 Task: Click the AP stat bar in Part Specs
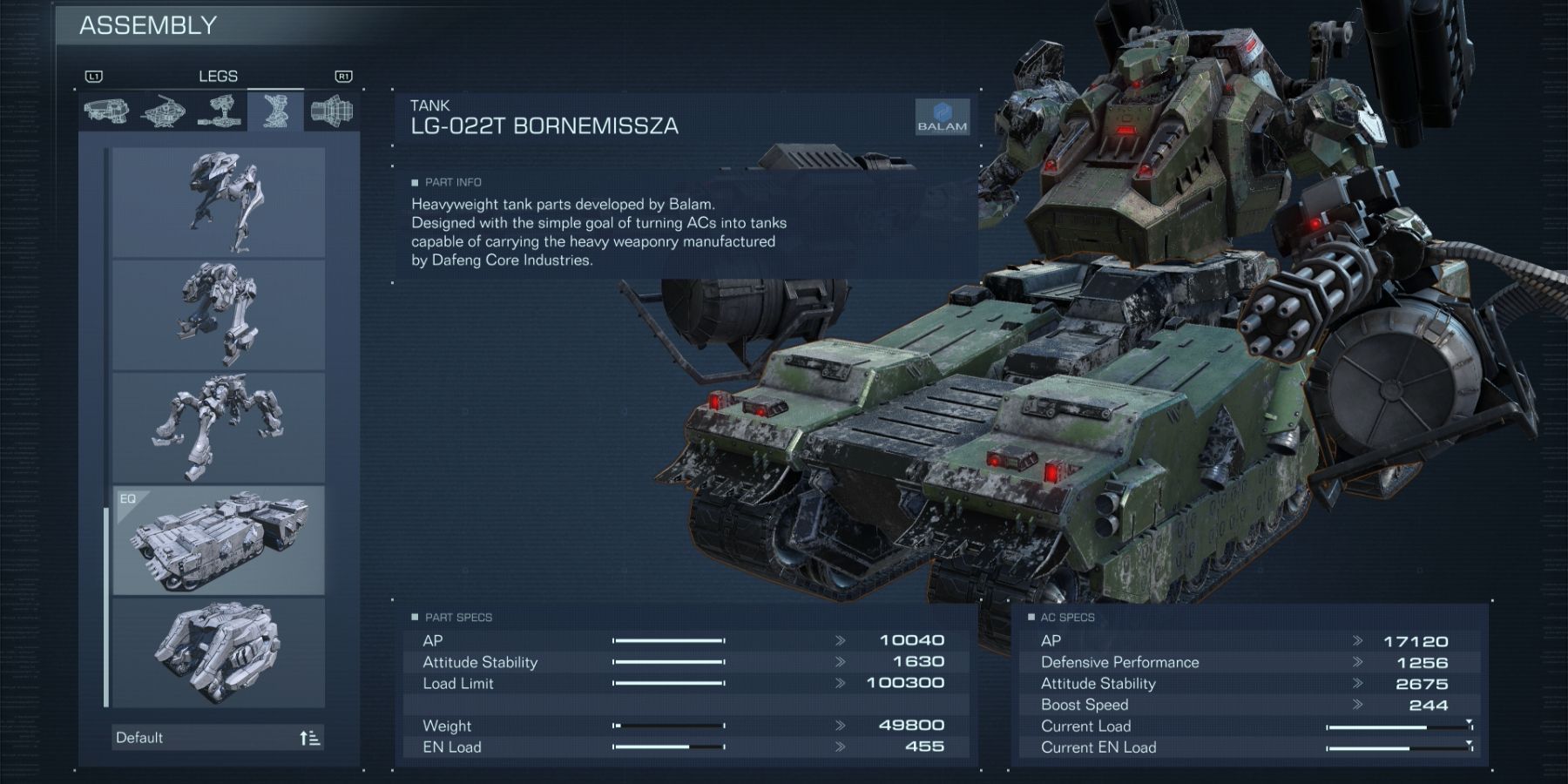671,639
